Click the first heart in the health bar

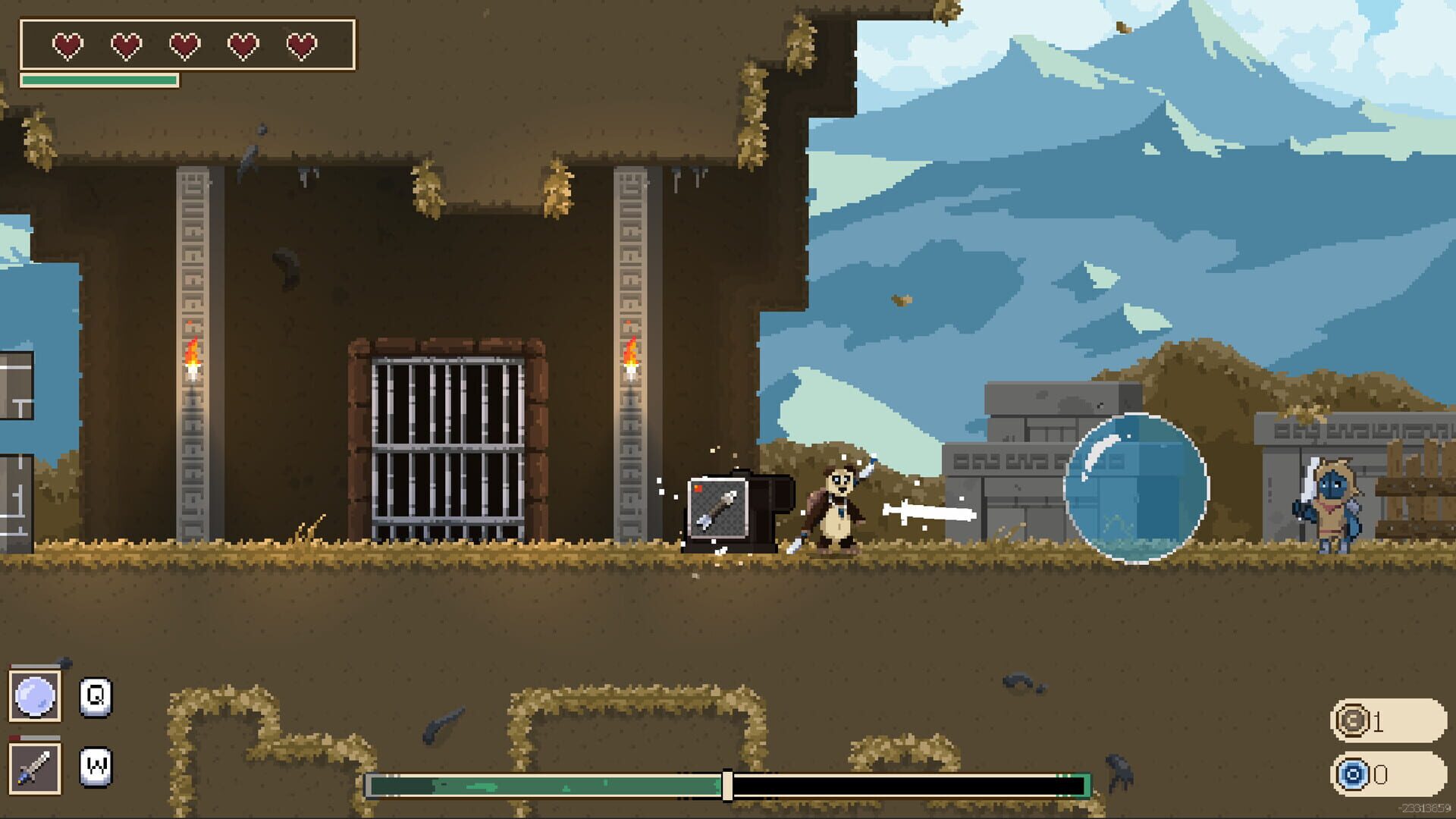(x=67, y=44)
